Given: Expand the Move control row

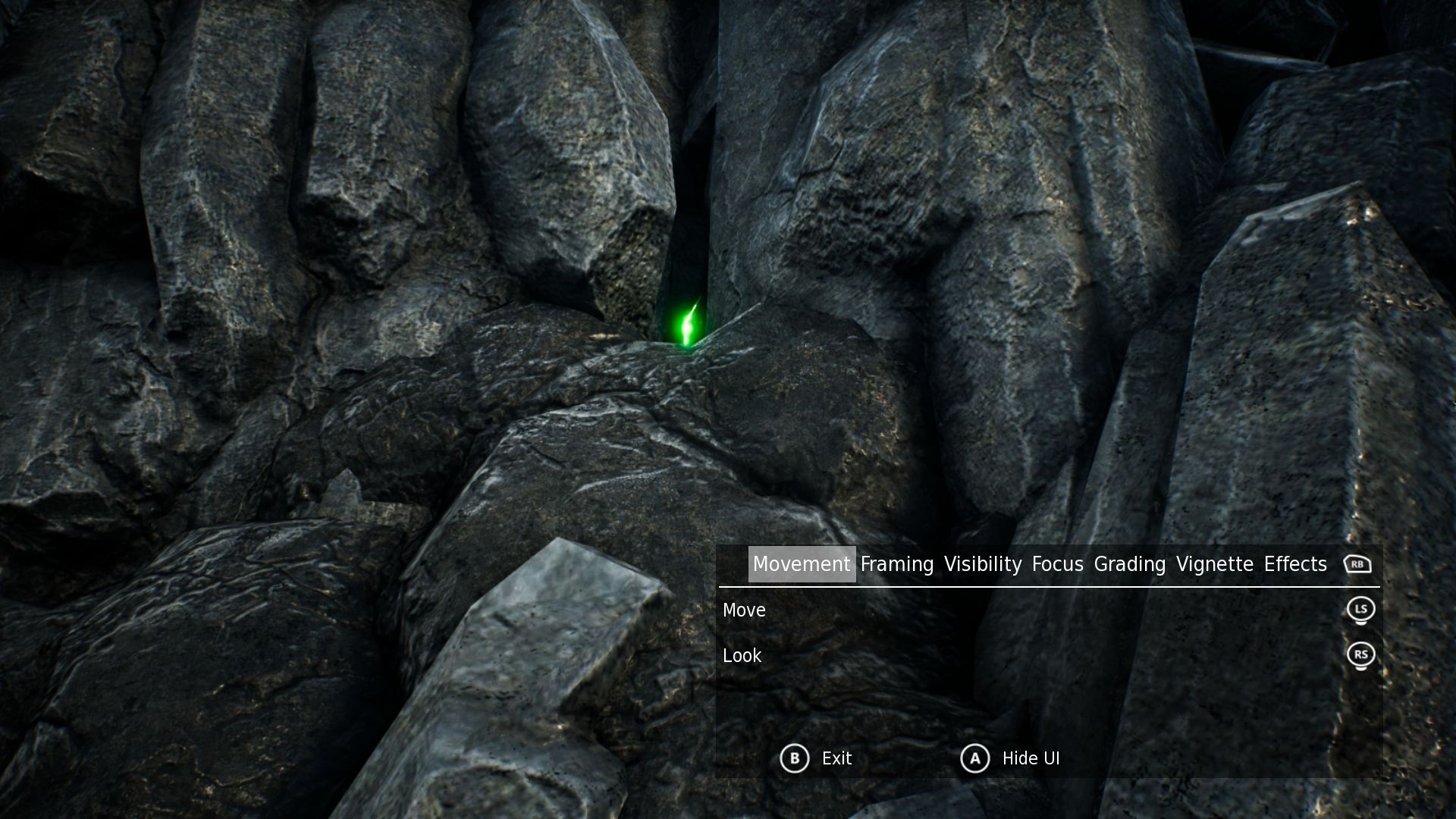Looking at the screenshot, I should coord(744,610).
